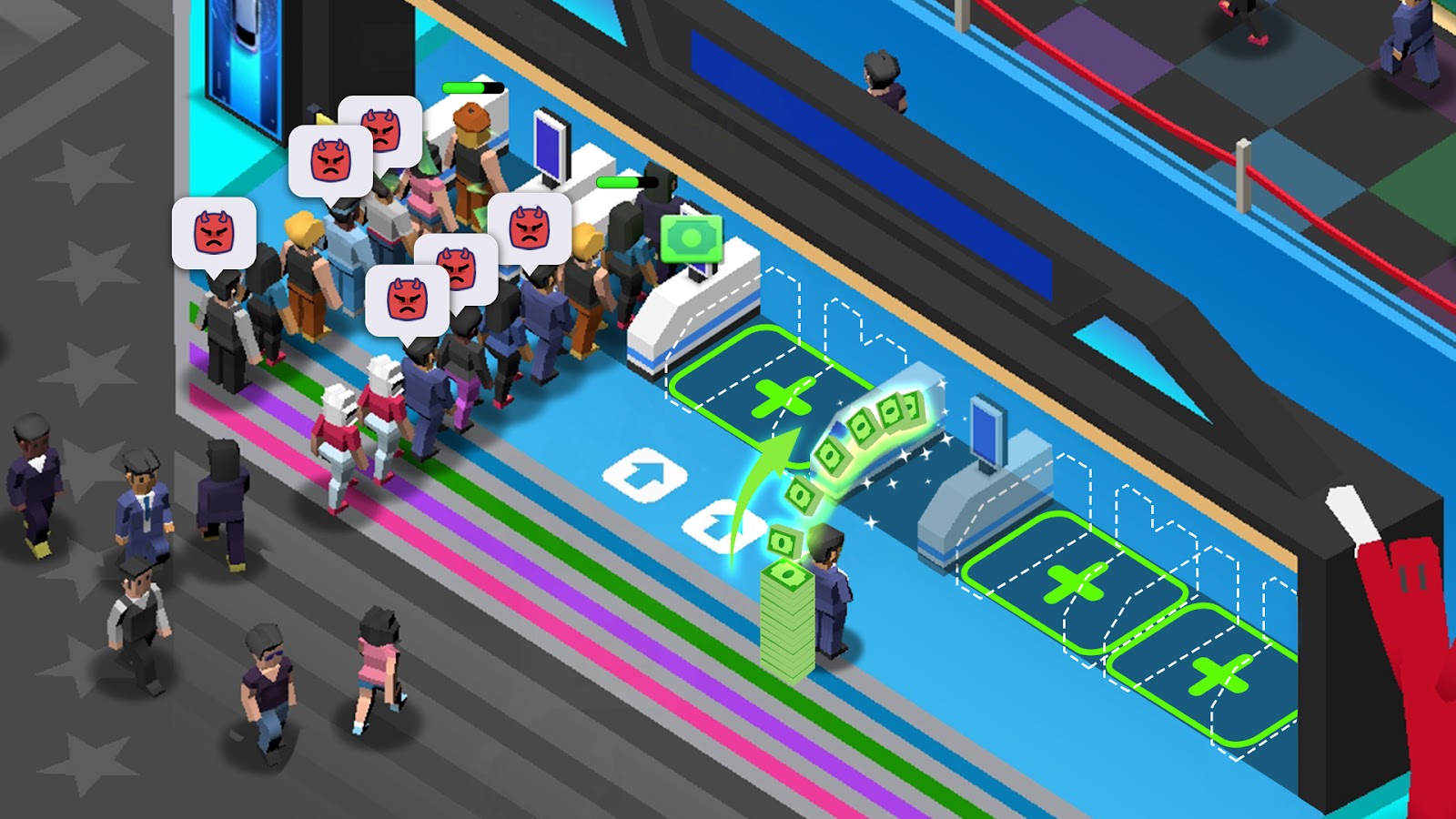Collect the green cash icon above the turnstile
The image size is (1456, 819).
pos(692,238)
